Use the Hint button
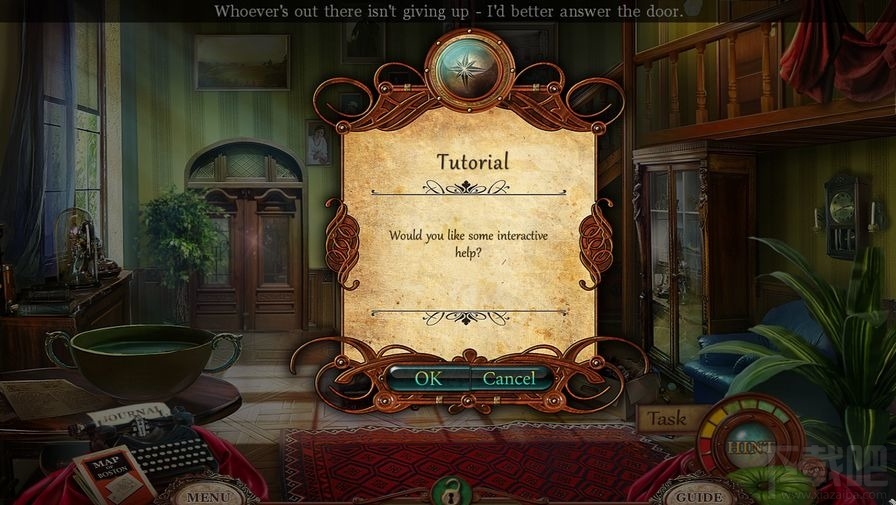Viewport: 896px width, 505px height. [x=751, y=447]
